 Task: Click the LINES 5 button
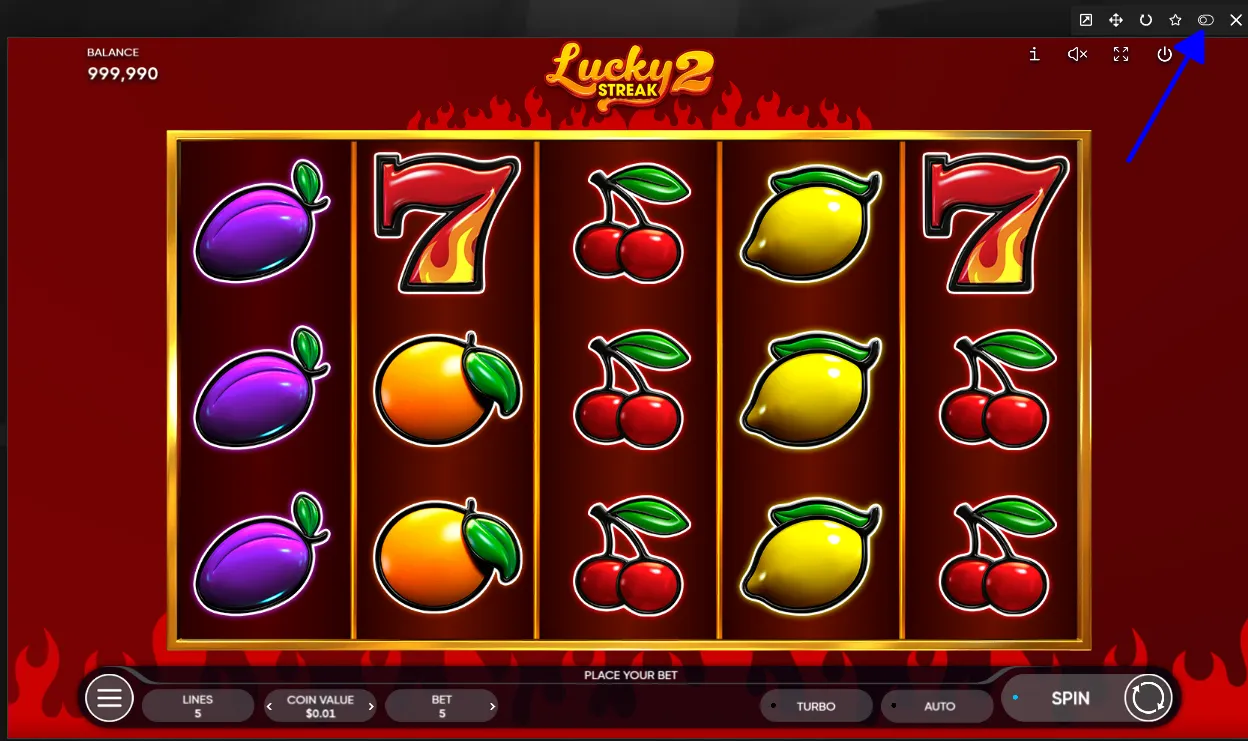(197, 706)
